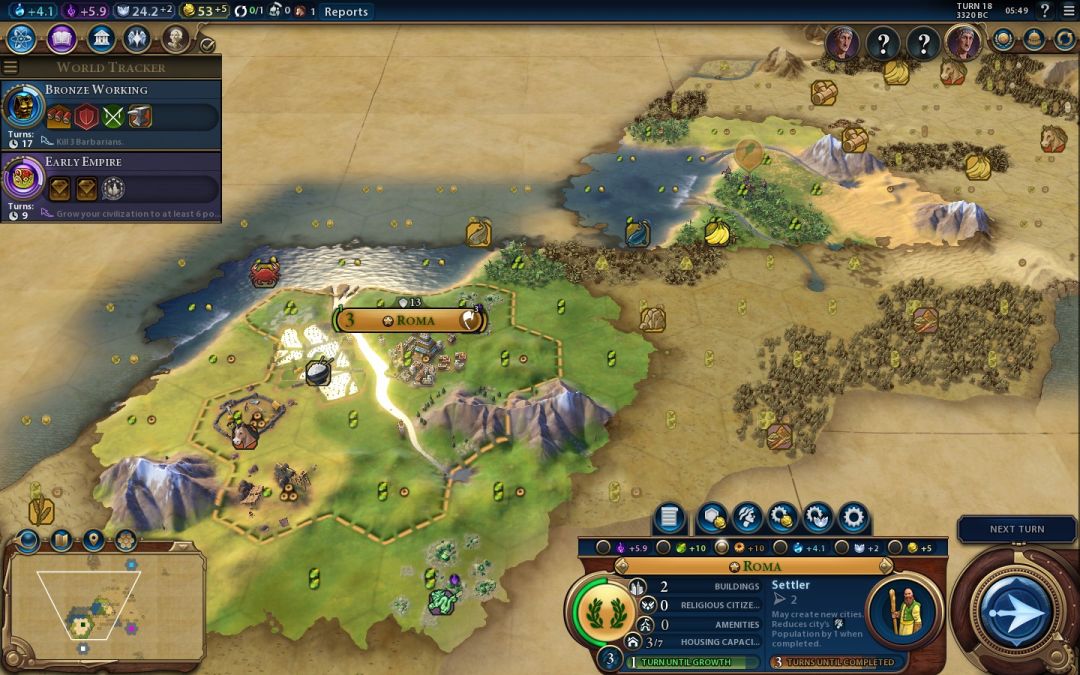Toggle the World Tracker hamburger menu

(x=10, y=67)
